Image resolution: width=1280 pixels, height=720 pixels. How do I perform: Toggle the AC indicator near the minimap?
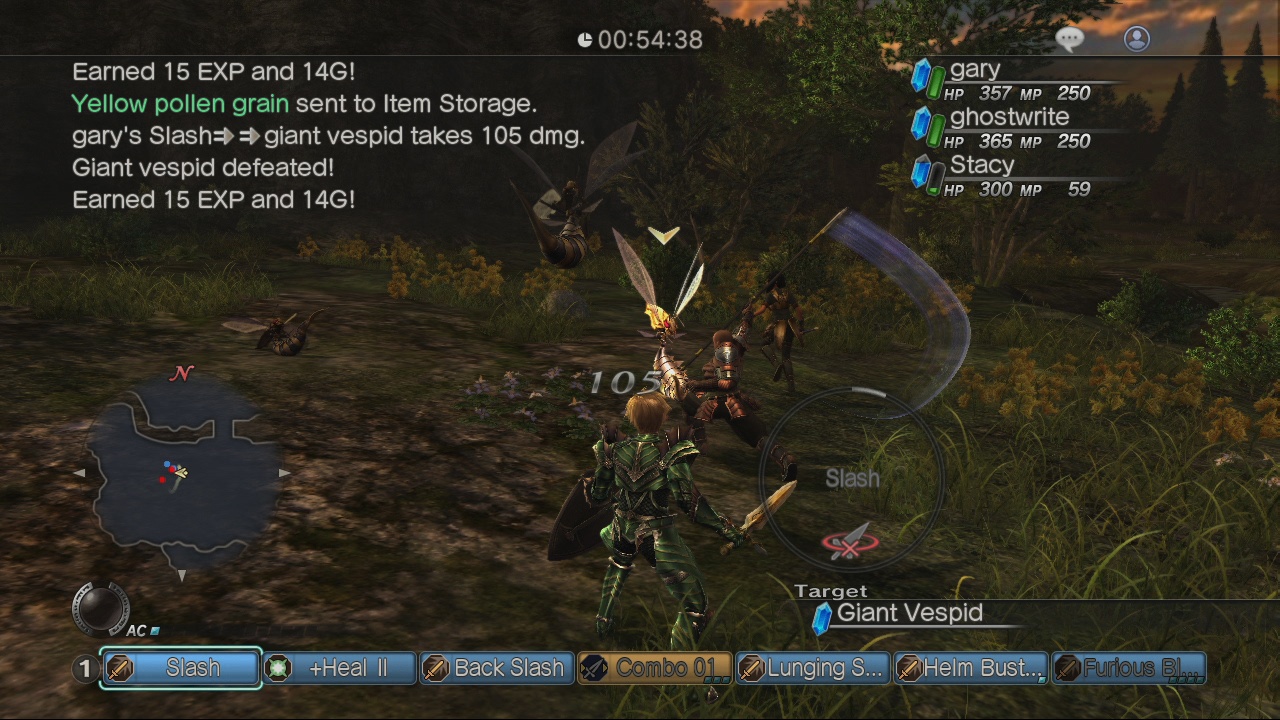click(143, 630)
